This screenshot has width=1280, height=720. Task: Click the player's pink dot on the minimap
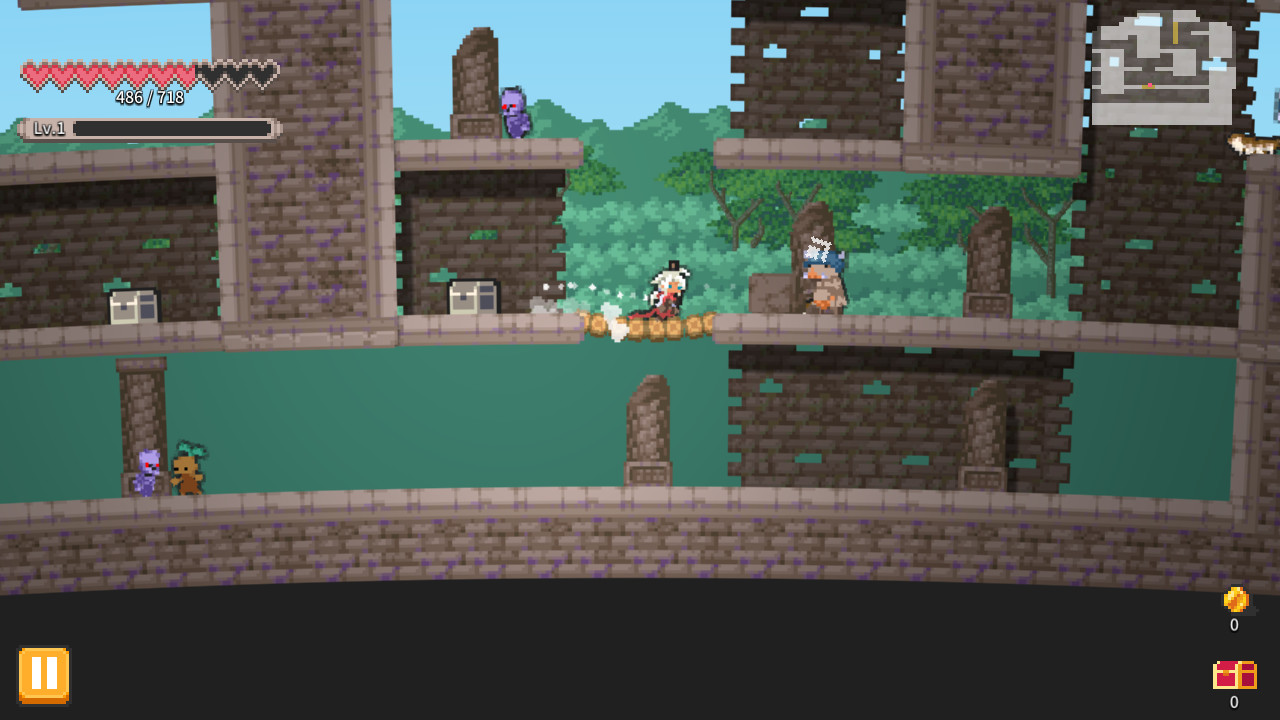pyautogui.click(x=1150, y=85)
